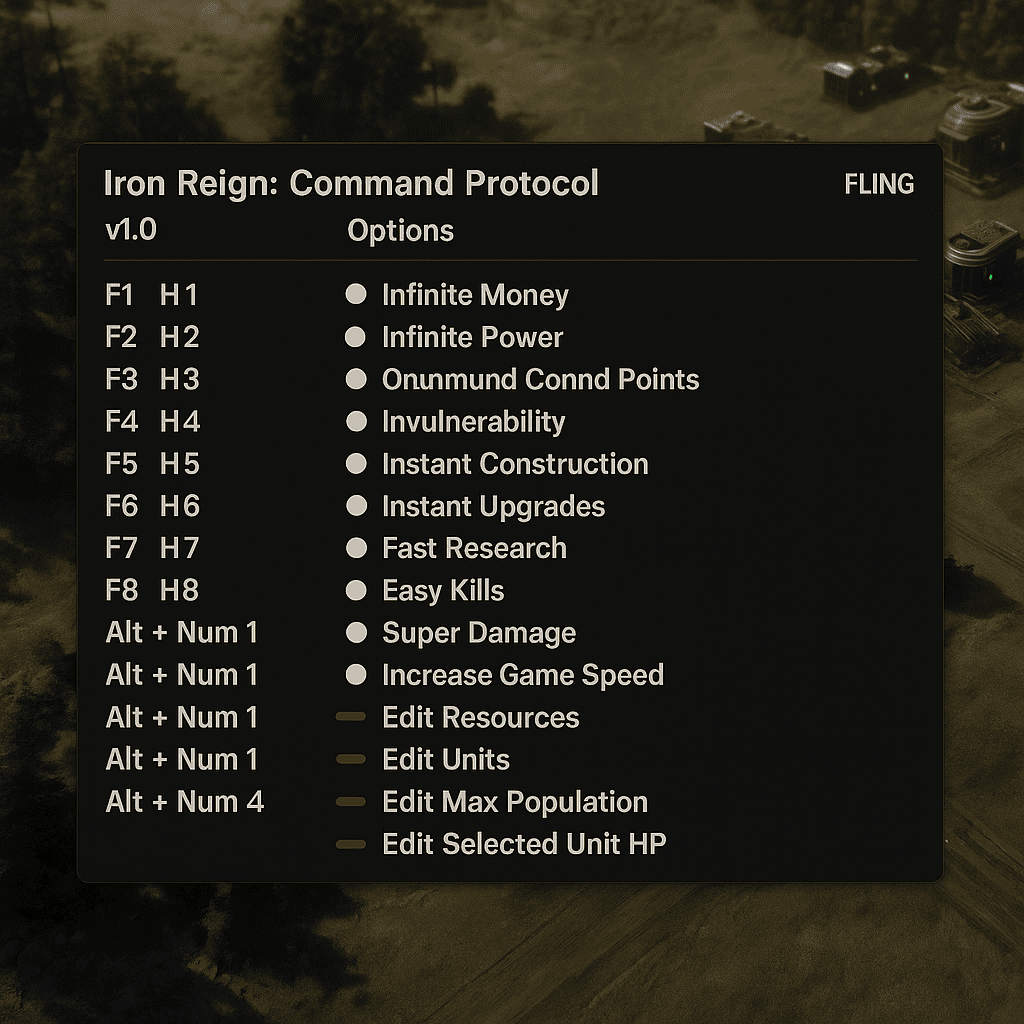Select the Edit Resources field
Viewport: 1024px width, 1024px height.
(351, 717)
